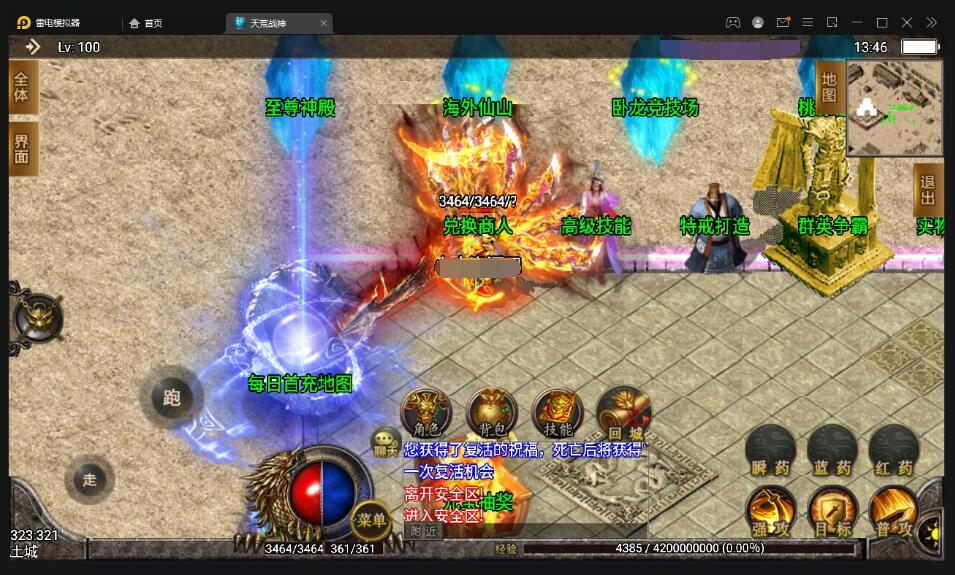Screen dimensions: 955x575
Task: Open the 菜单 main menu button
Action: 371,520
